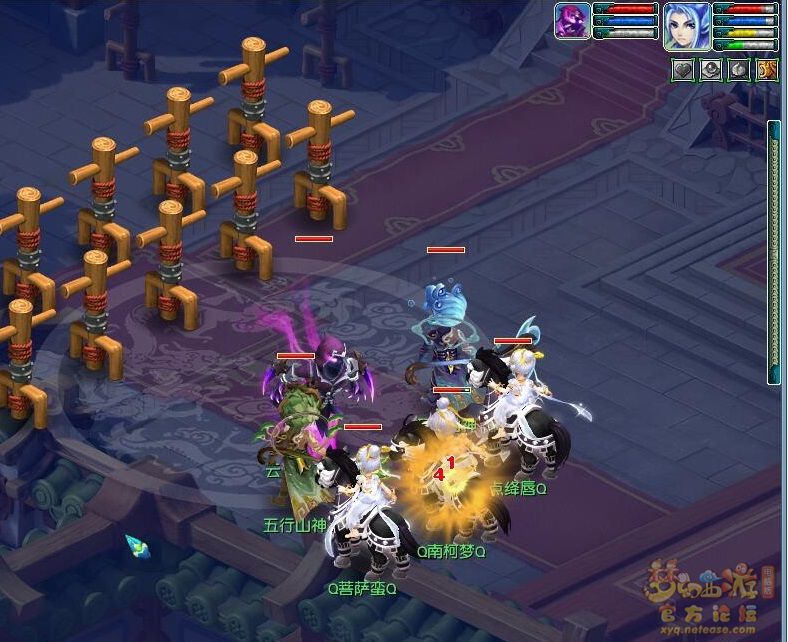Click the blue-haired character portrait
The width and height of the screenshot is (788, 642).
[x=687, y=26]
